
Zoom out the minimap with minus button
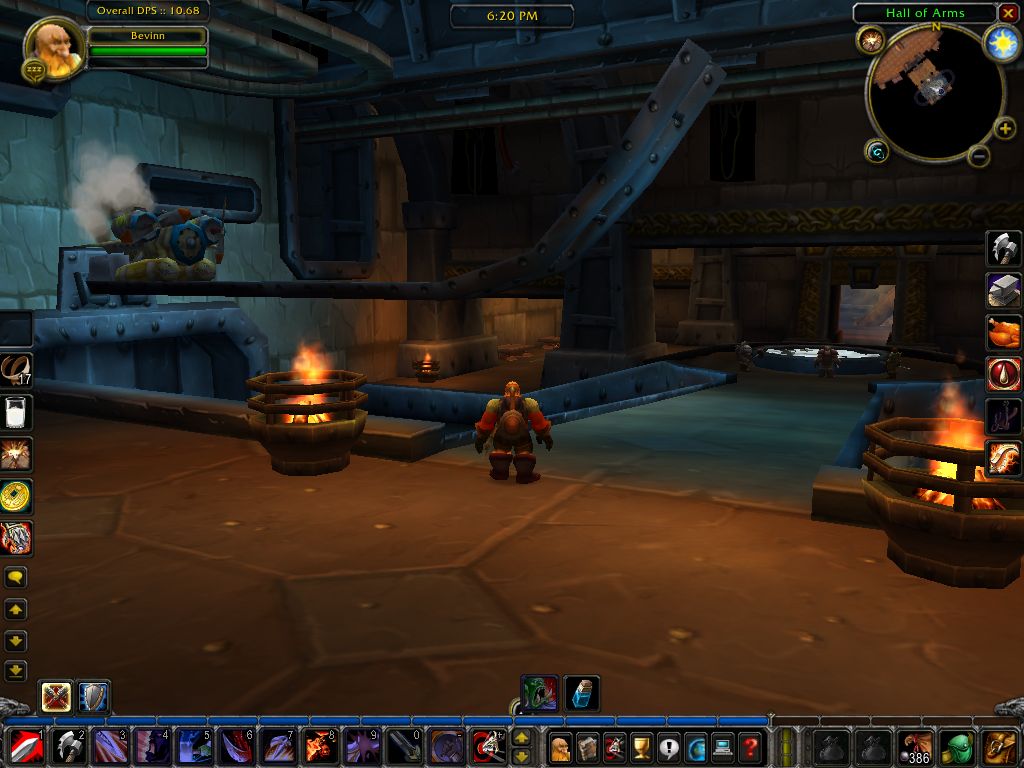pyautogui.click(x=979, y=155)
